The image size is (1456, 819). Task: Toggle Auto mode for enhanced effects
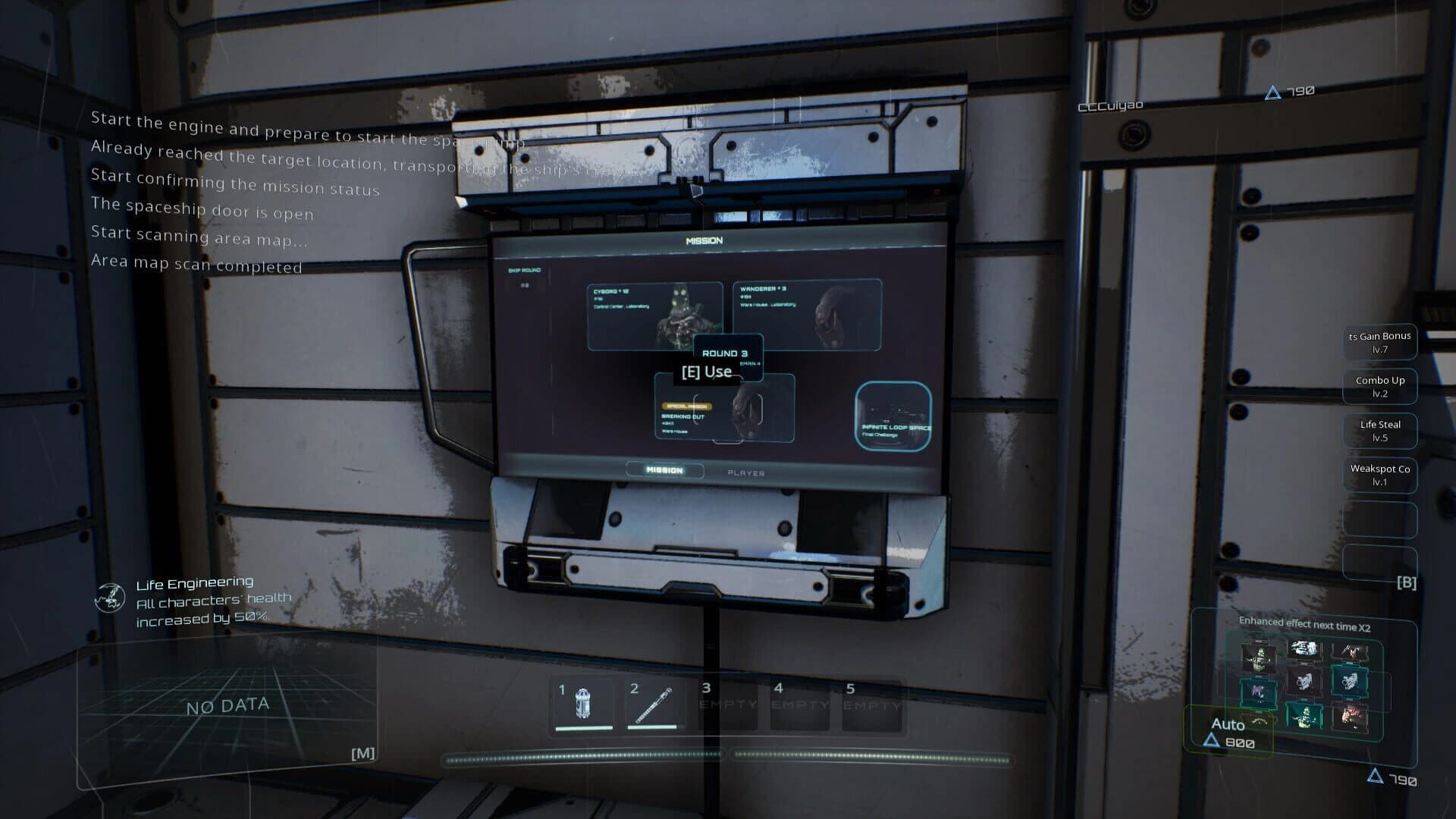click(x=1228, y=724)
